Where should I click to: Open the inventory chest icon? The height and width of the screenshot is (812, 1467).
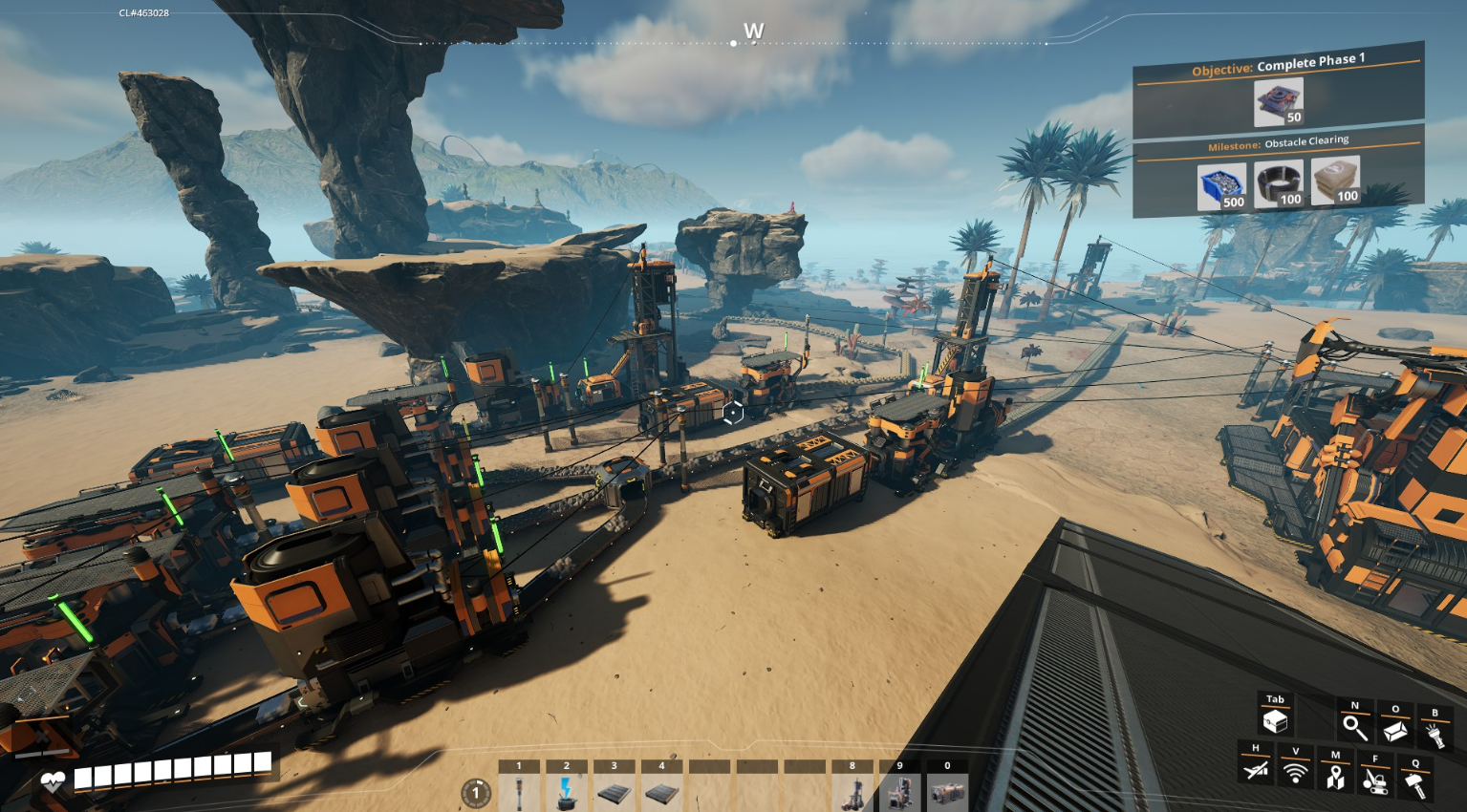pos(1275,720)
